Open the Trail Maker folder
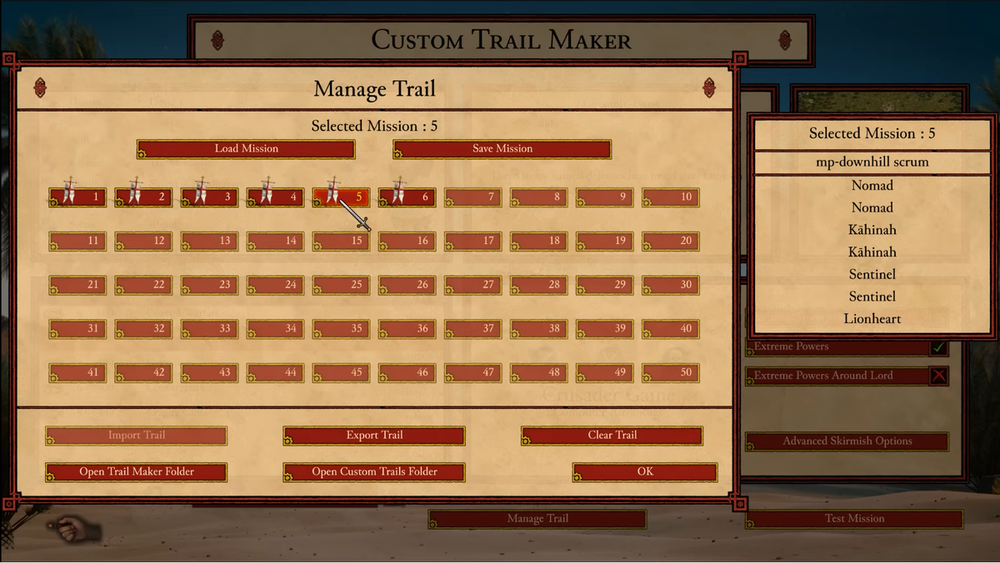Image resolution: width=1000 pixels, height=563 pixels. [137, 472]
